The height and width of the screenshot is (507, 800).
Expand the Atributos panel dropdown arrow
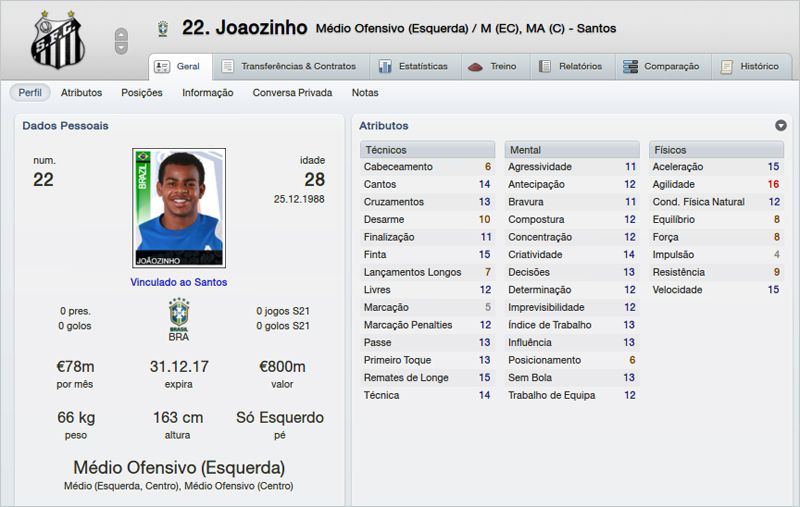[780, 126]
